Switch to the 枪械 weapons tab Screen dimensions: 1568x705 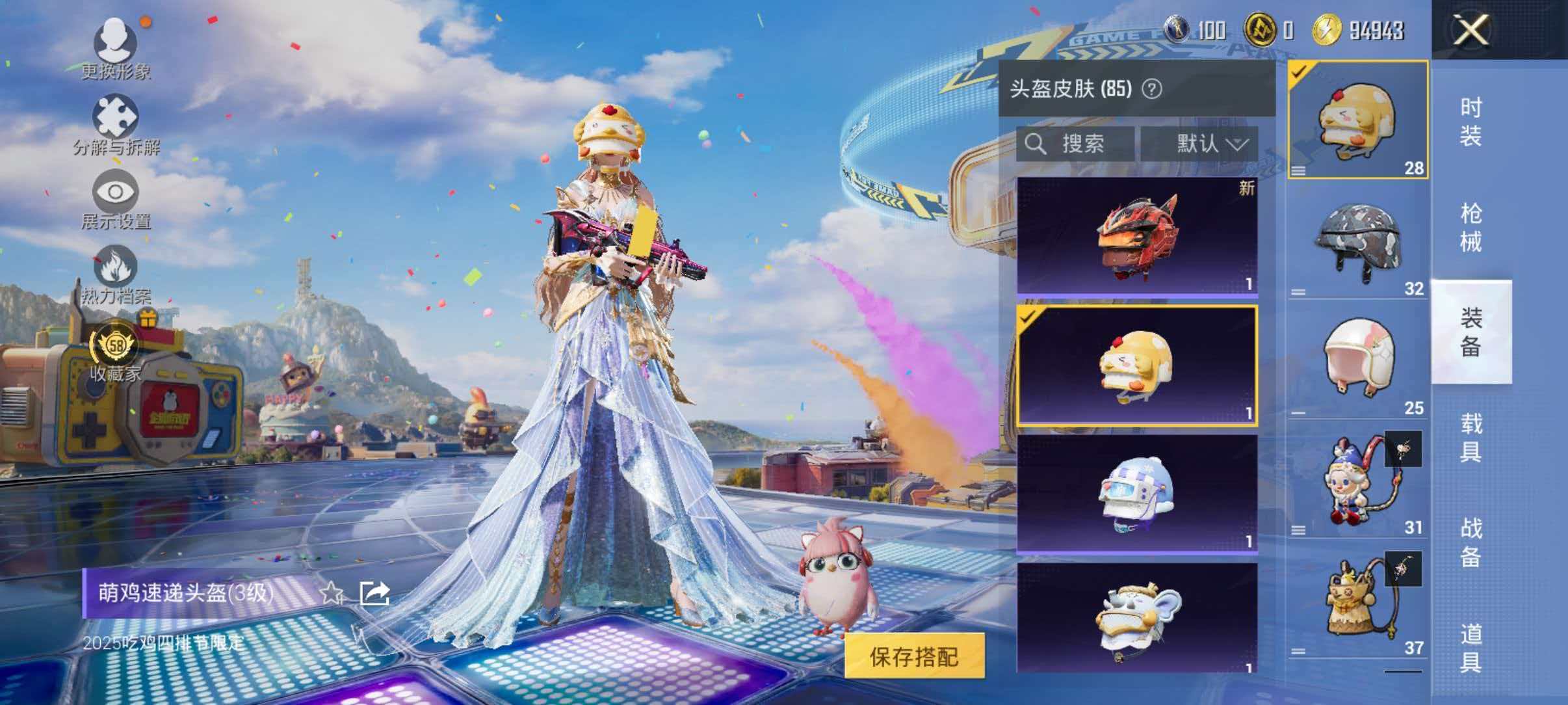pyautogui.click(x=1470, y=224)
